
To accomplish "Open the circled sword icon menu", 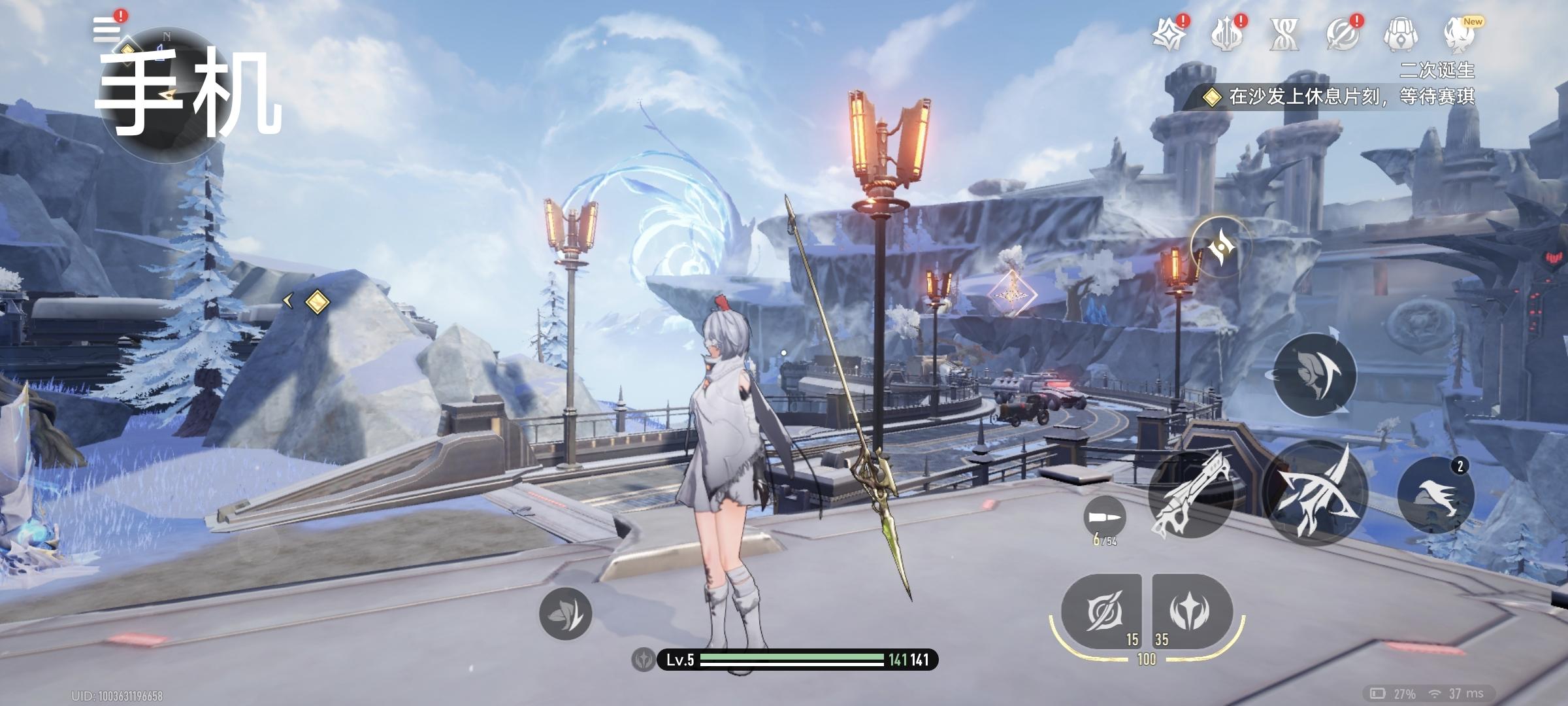I will [1342, 35].
